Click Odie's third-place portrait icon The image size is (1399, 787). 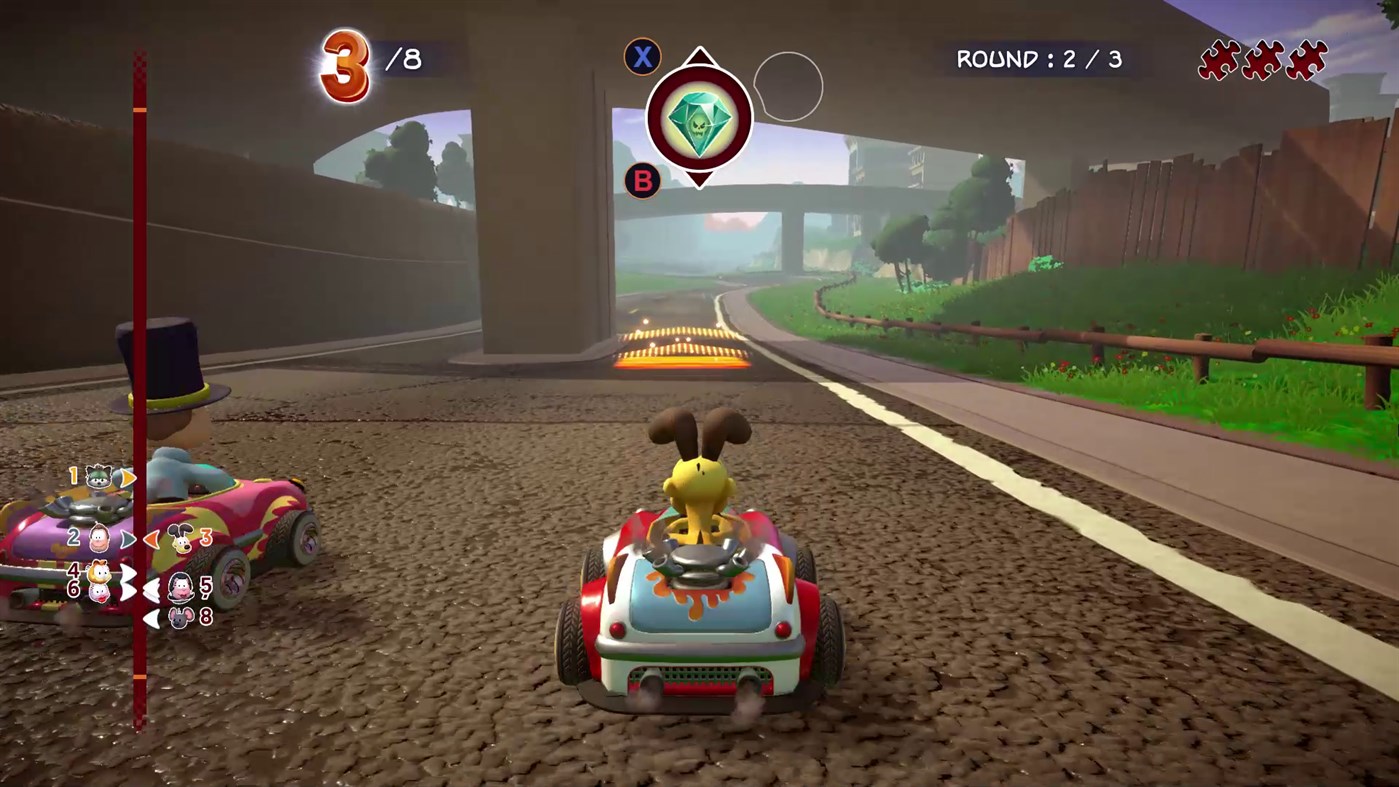[x=180, y=539]
